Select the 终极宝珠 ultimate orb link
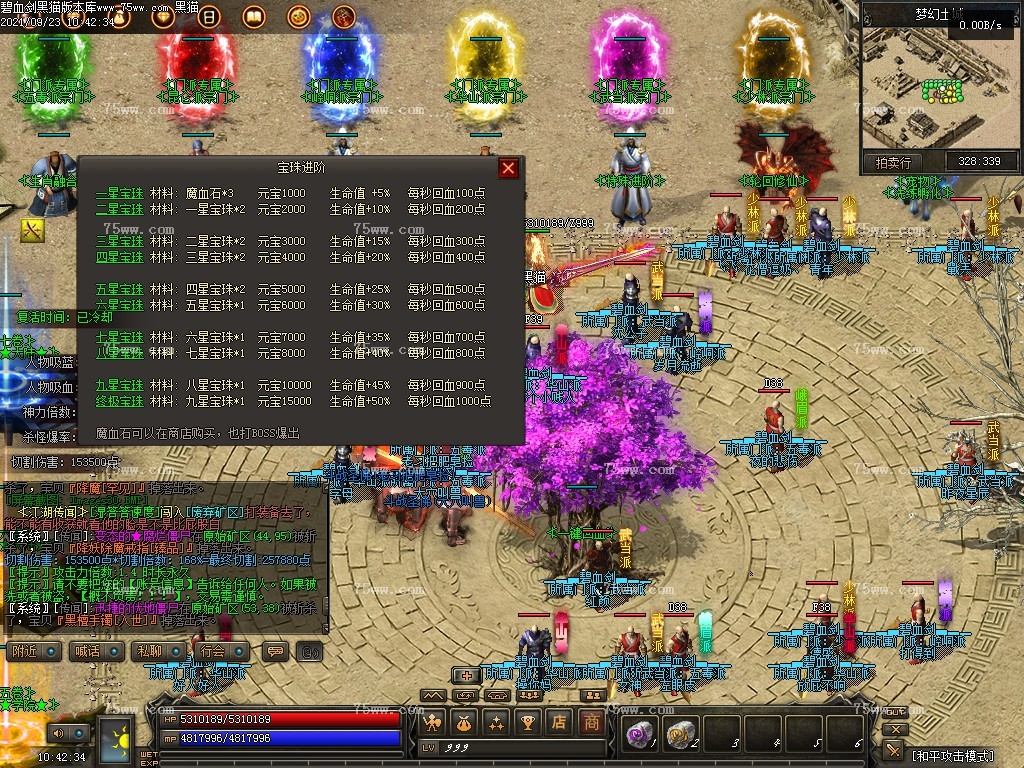Viewport: 1024px width, 768px height. 120,401
